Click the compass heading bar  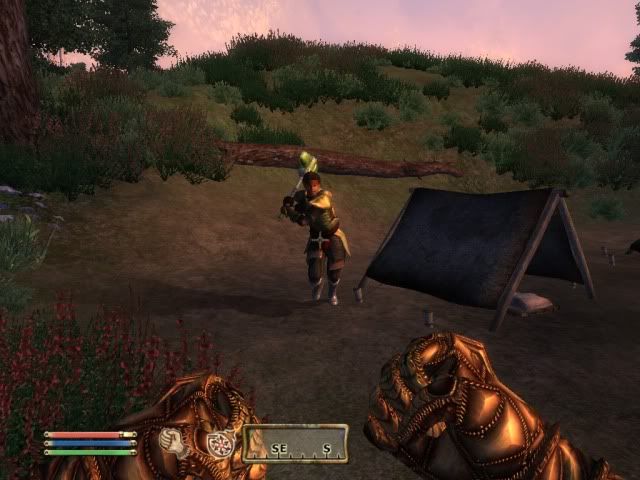(295, 443)
